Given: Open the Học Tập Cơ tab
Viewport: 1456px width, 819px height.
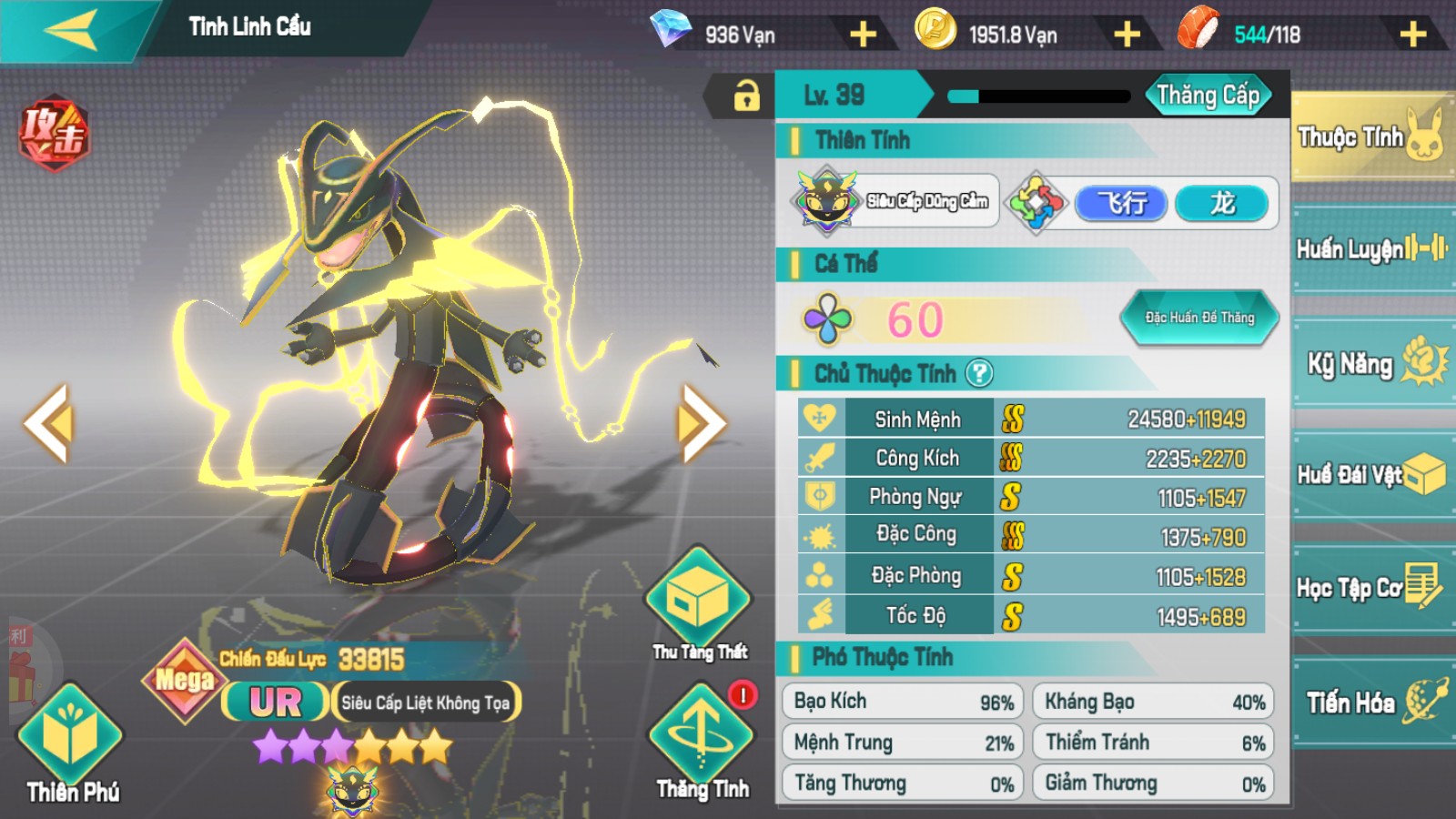Looking at the screenshot, I should click(x=1370, y=588).
